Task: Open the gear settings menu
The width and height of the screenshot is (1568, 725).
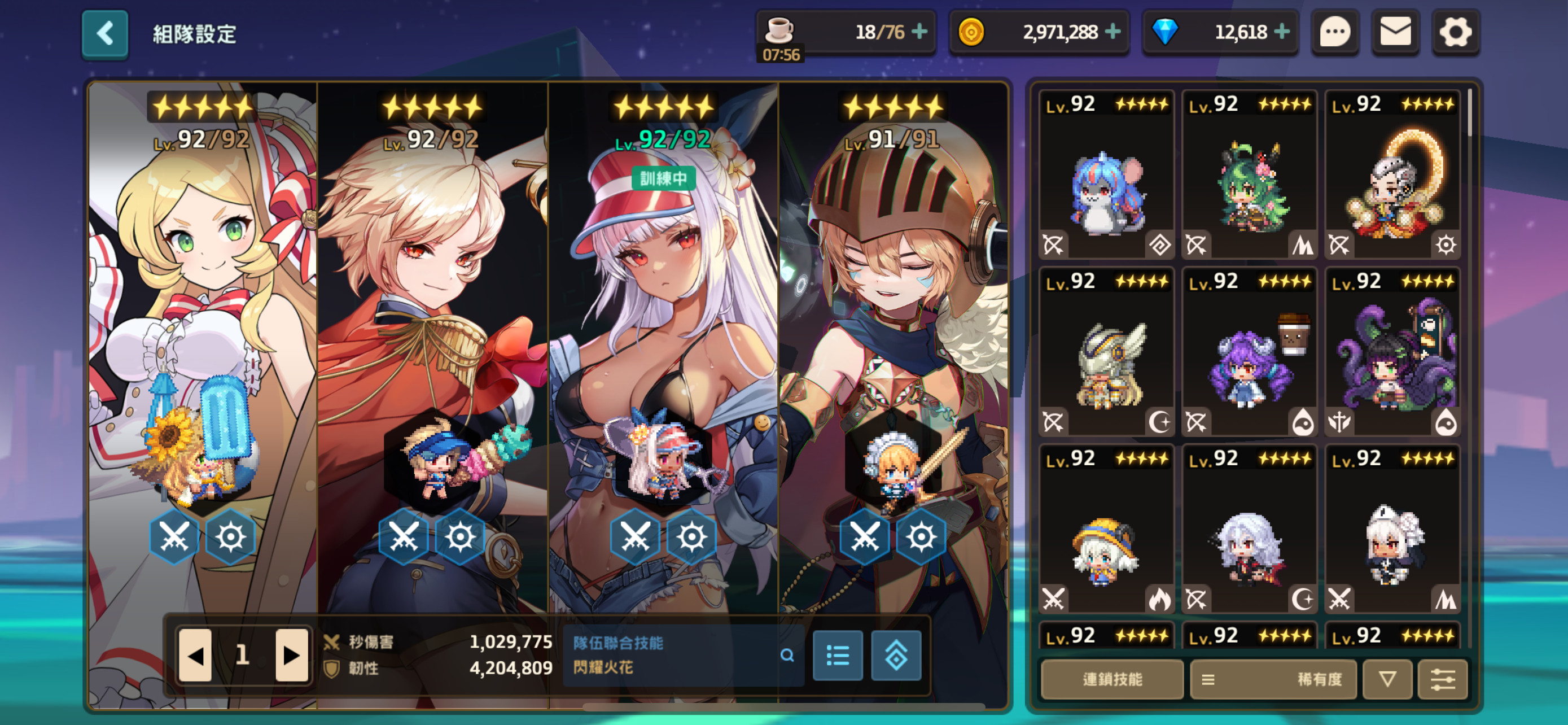Action: pyautogui.click(x=1455, y=33)
